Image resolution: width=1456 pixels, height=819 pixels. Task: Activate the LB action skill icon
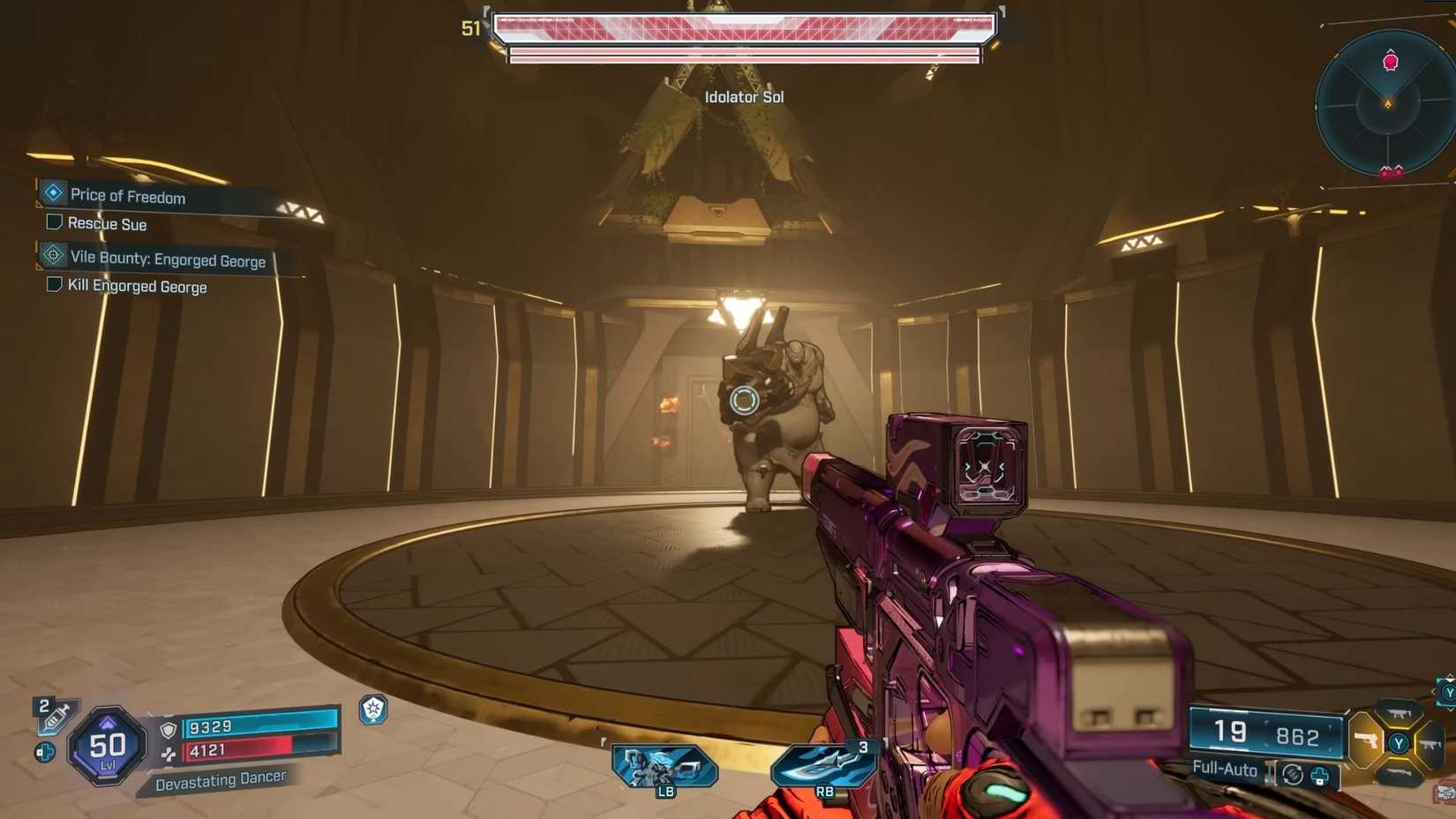pyautogui.click(x=664, y=766)
